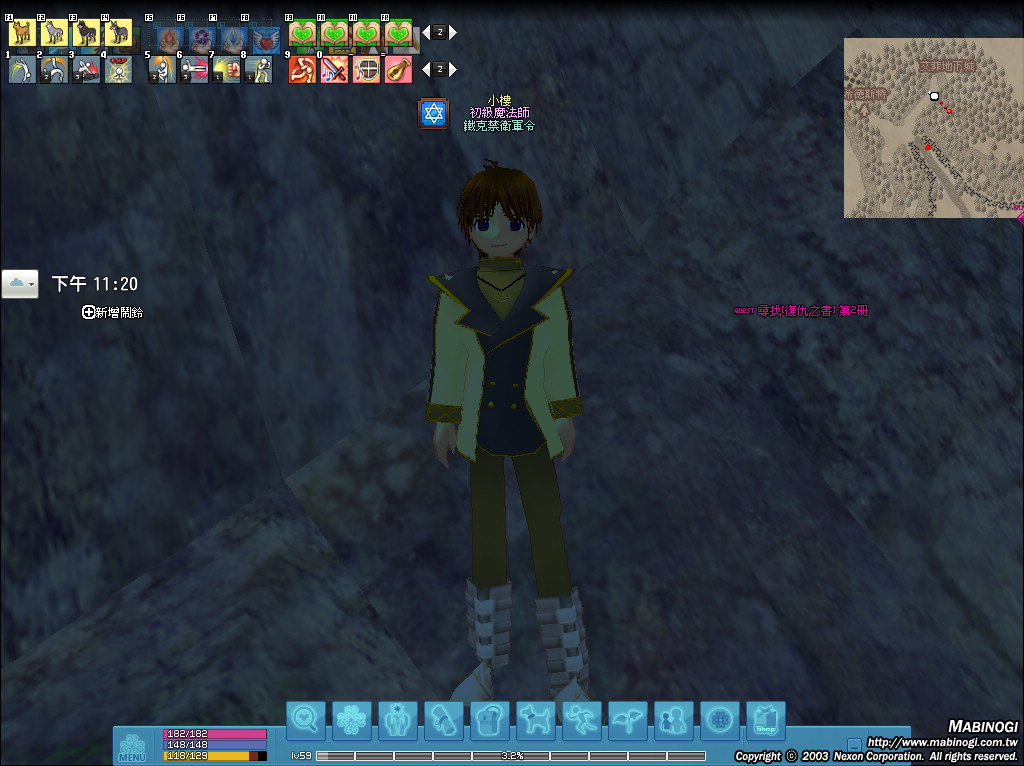Click the magnifying glass heart icon

pos(306,720)
